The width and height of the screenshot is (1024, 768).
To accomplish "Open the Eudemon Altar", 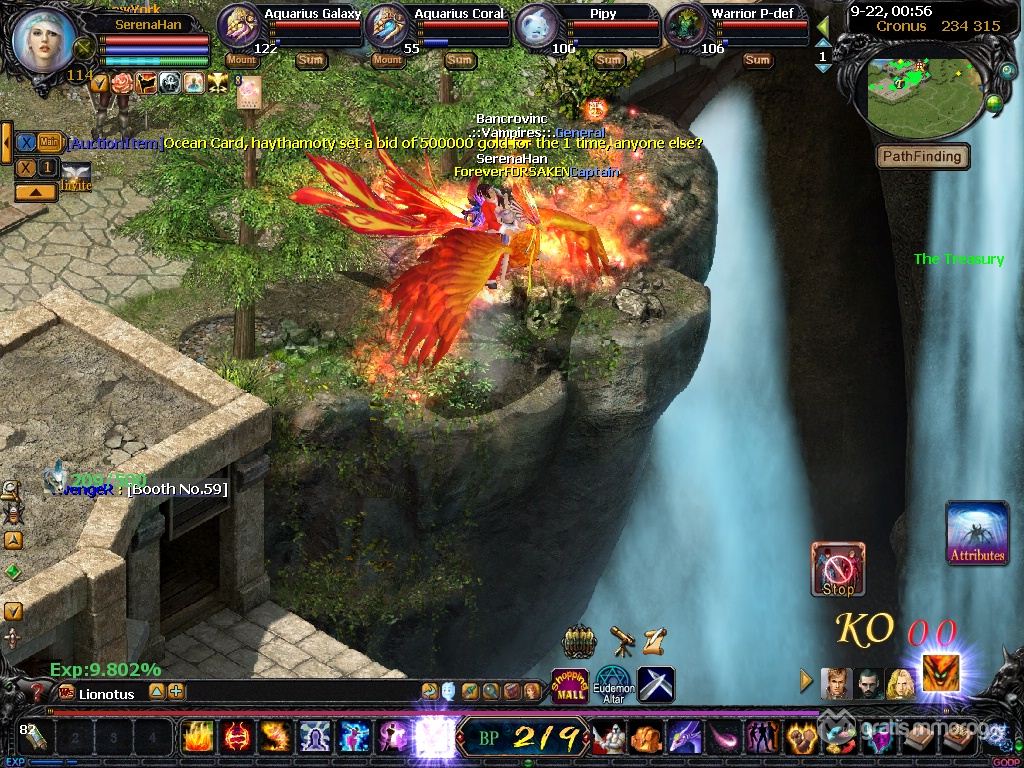I will tap(613, 685).
